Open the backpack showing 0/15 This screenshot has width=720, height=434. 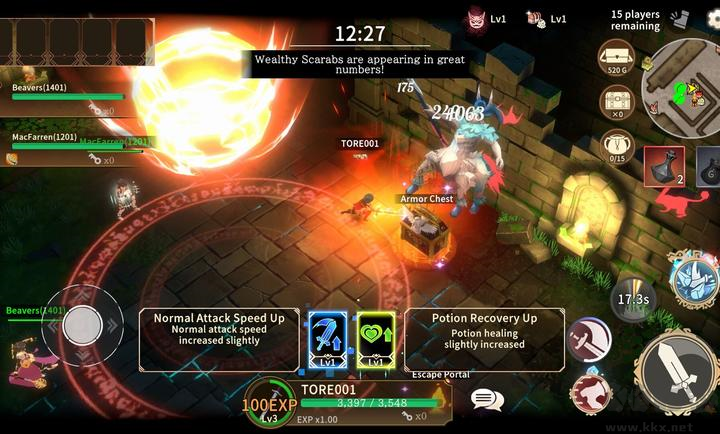617,147
